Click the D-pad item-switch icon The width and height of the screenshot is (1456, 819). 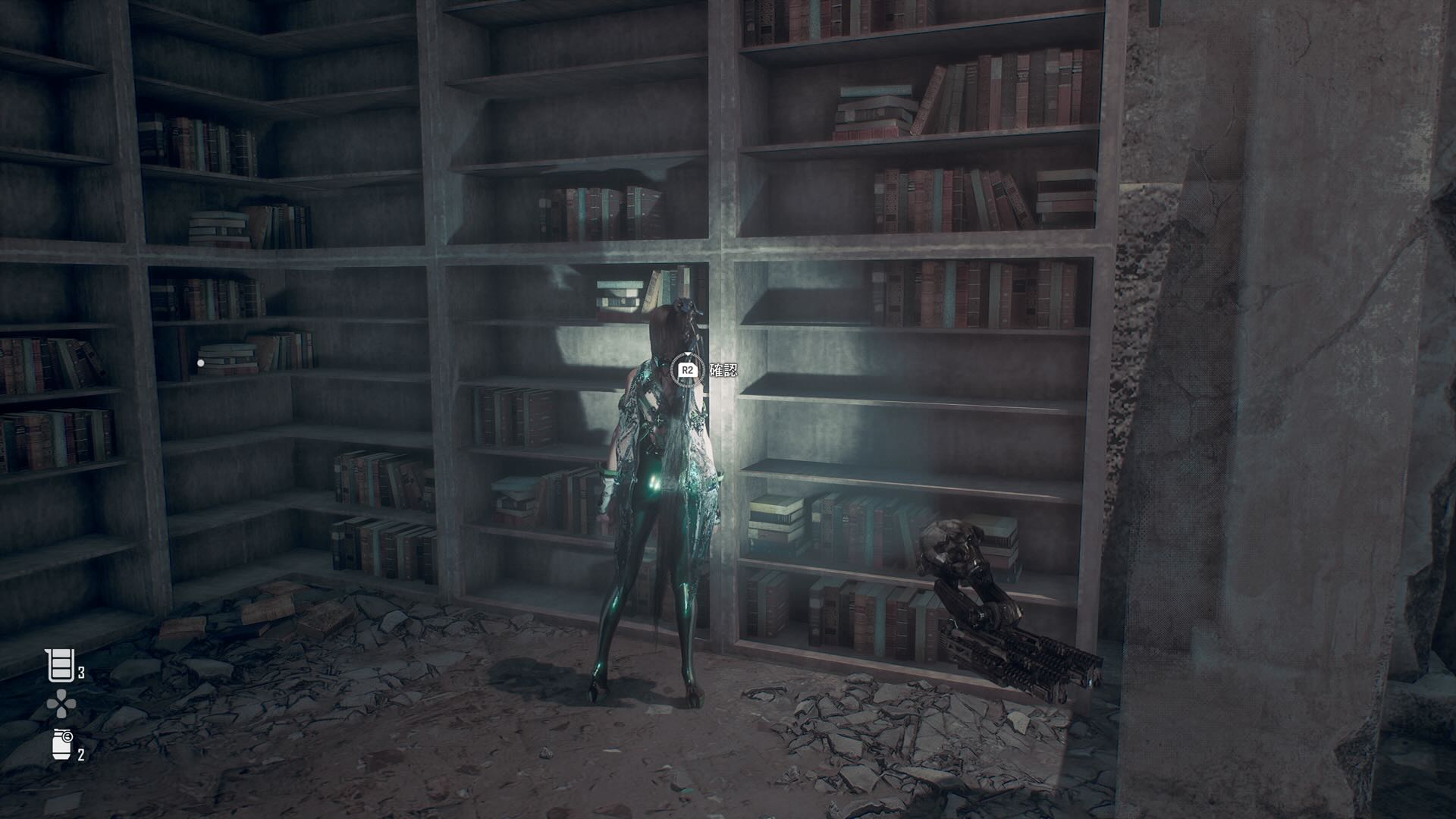(61, 704)
